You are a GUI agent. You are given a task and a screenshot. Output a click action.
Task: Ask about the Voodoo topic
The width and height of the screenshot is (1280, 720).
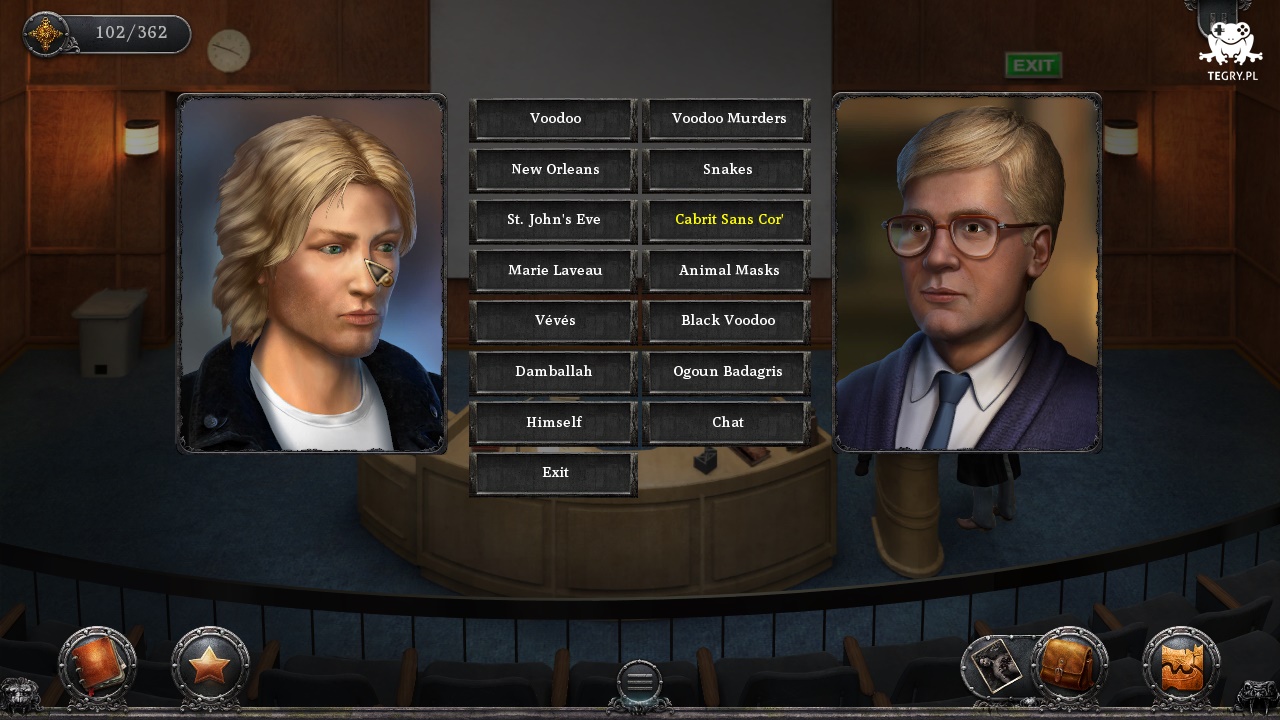pyautogui.click(x=553, y=119)
